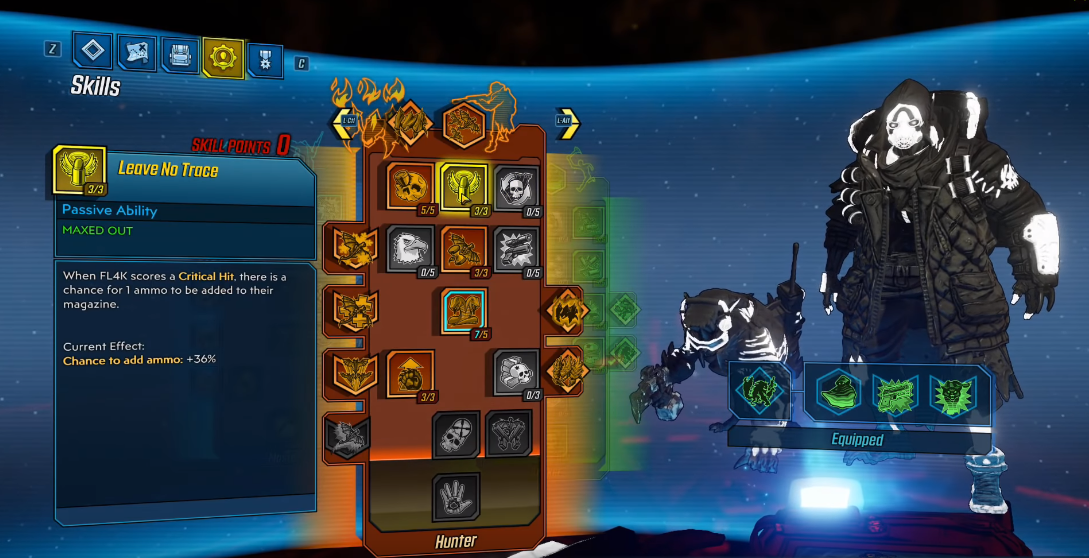This screenshot has height=558, width=1089.
Task: Open the map tab
Action: click(136, 54)
